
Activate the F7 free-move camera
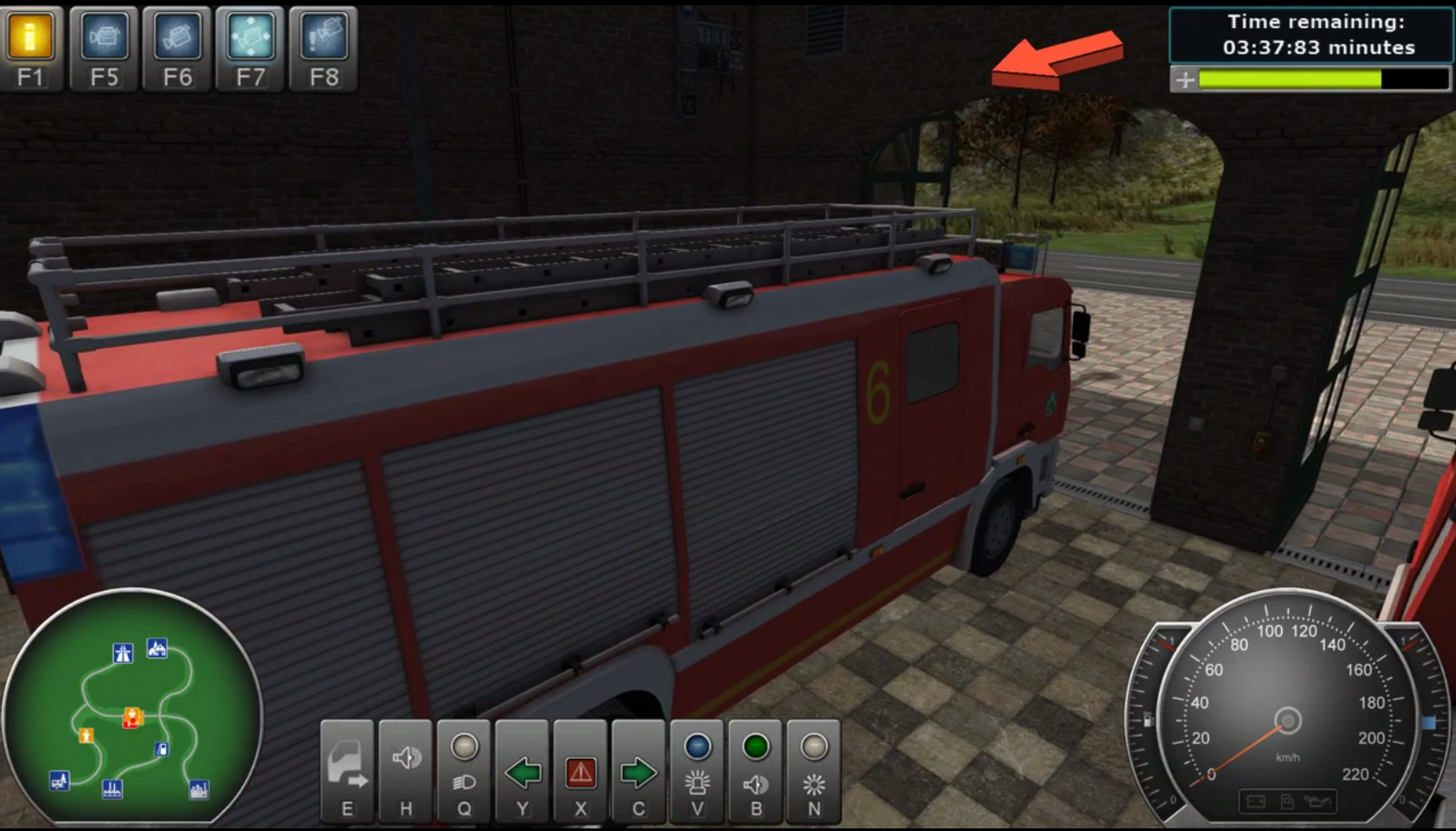251,37
